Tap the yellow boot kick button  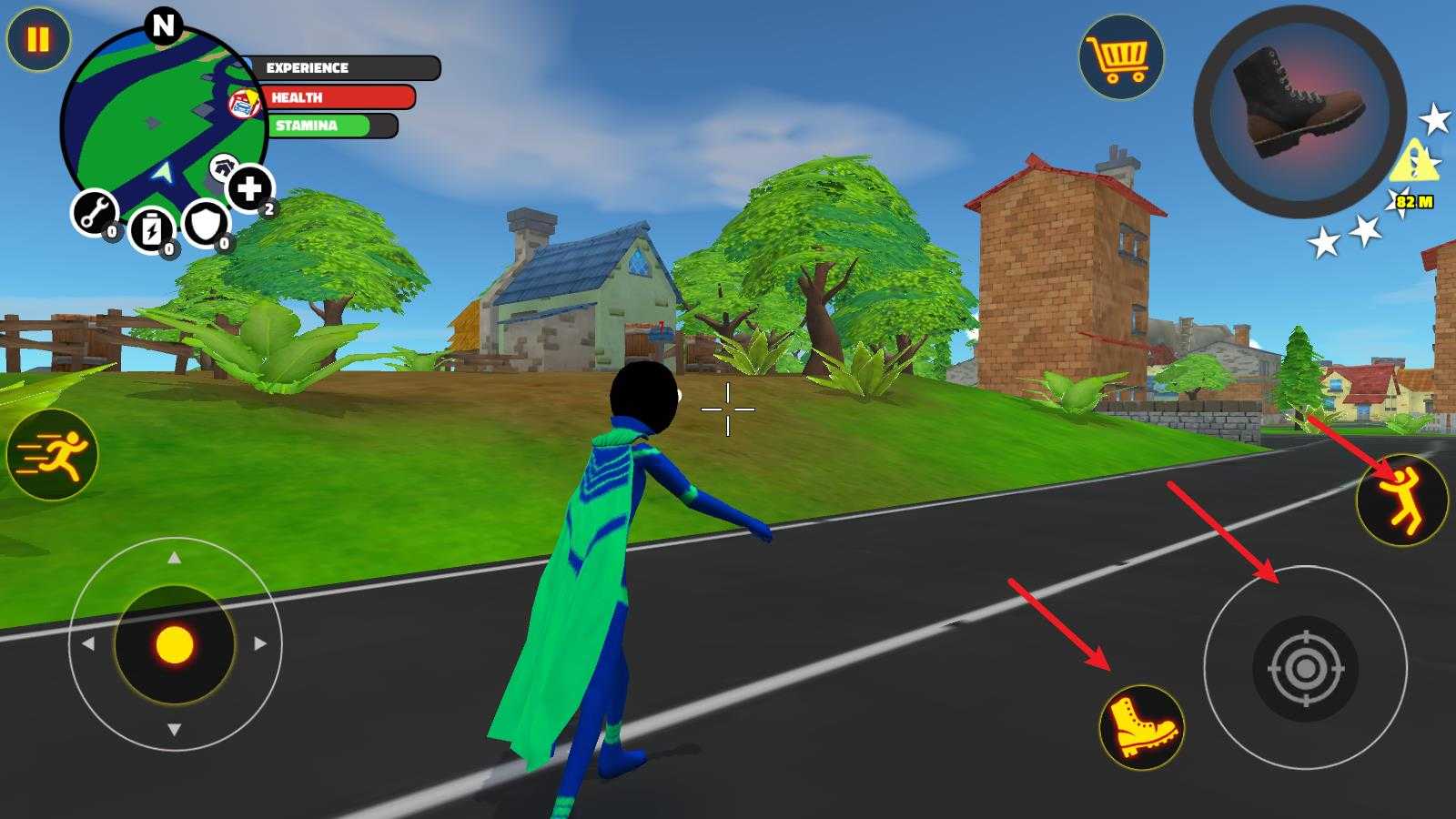click(x=1141, y=726)
